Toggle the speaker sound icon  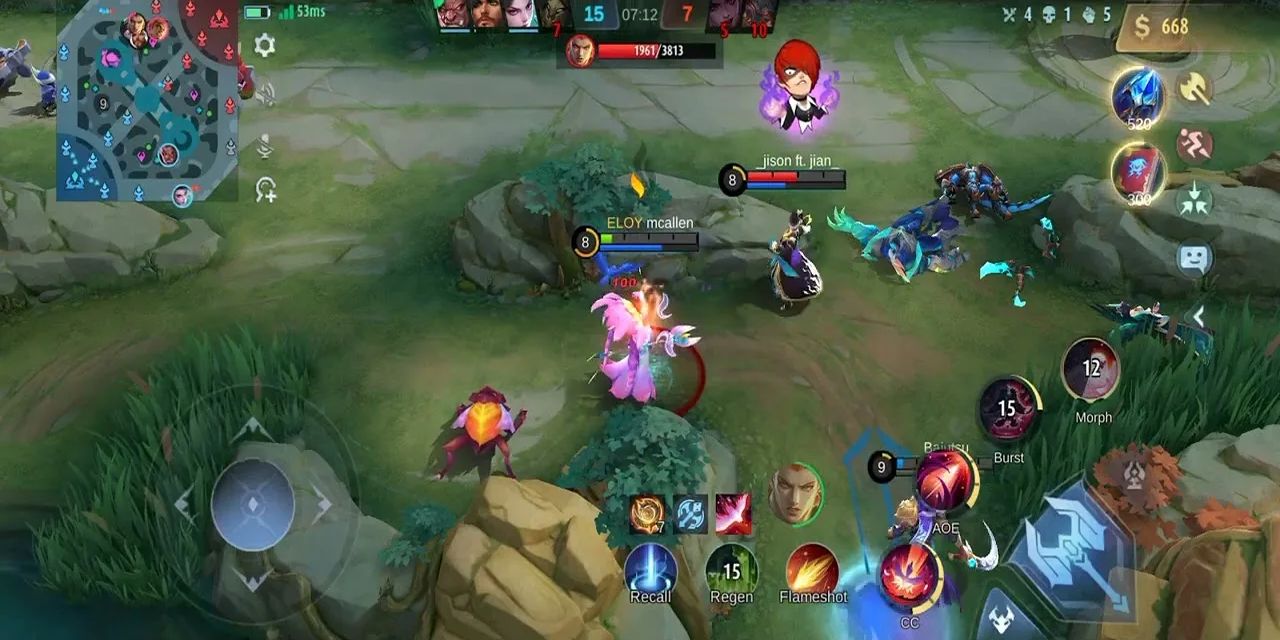[265, 95]
